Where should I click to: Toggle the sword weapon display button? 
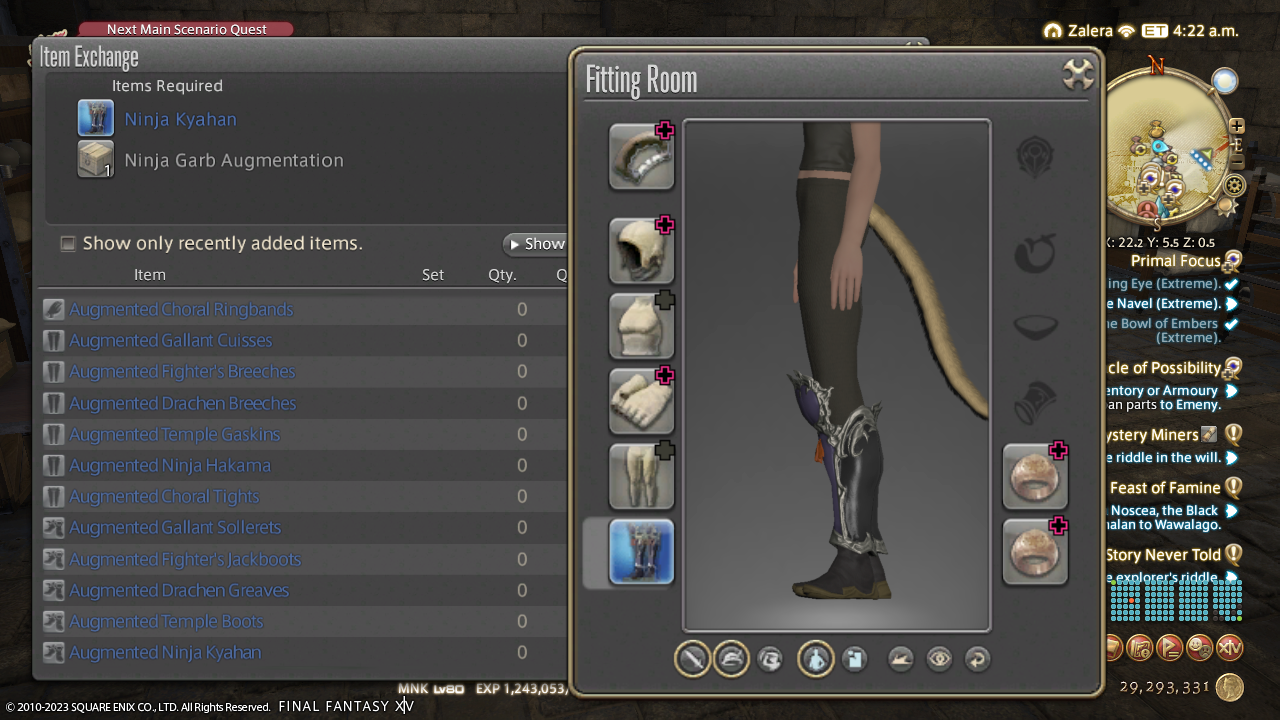[692, 659]
